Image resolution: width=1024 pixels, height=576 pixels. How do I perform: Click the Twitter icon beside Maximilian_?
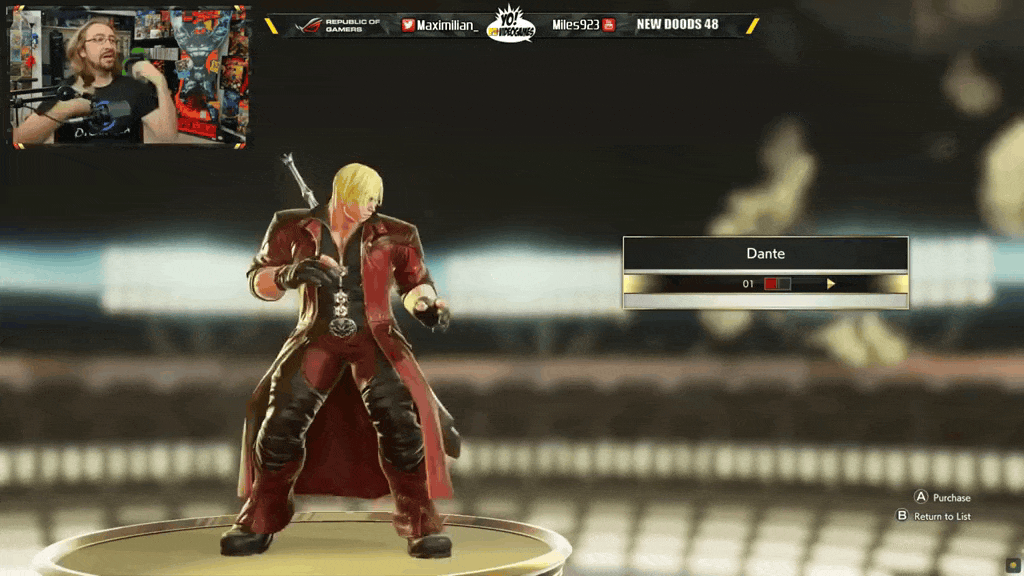pyautogui.click(x=408, y=25)
